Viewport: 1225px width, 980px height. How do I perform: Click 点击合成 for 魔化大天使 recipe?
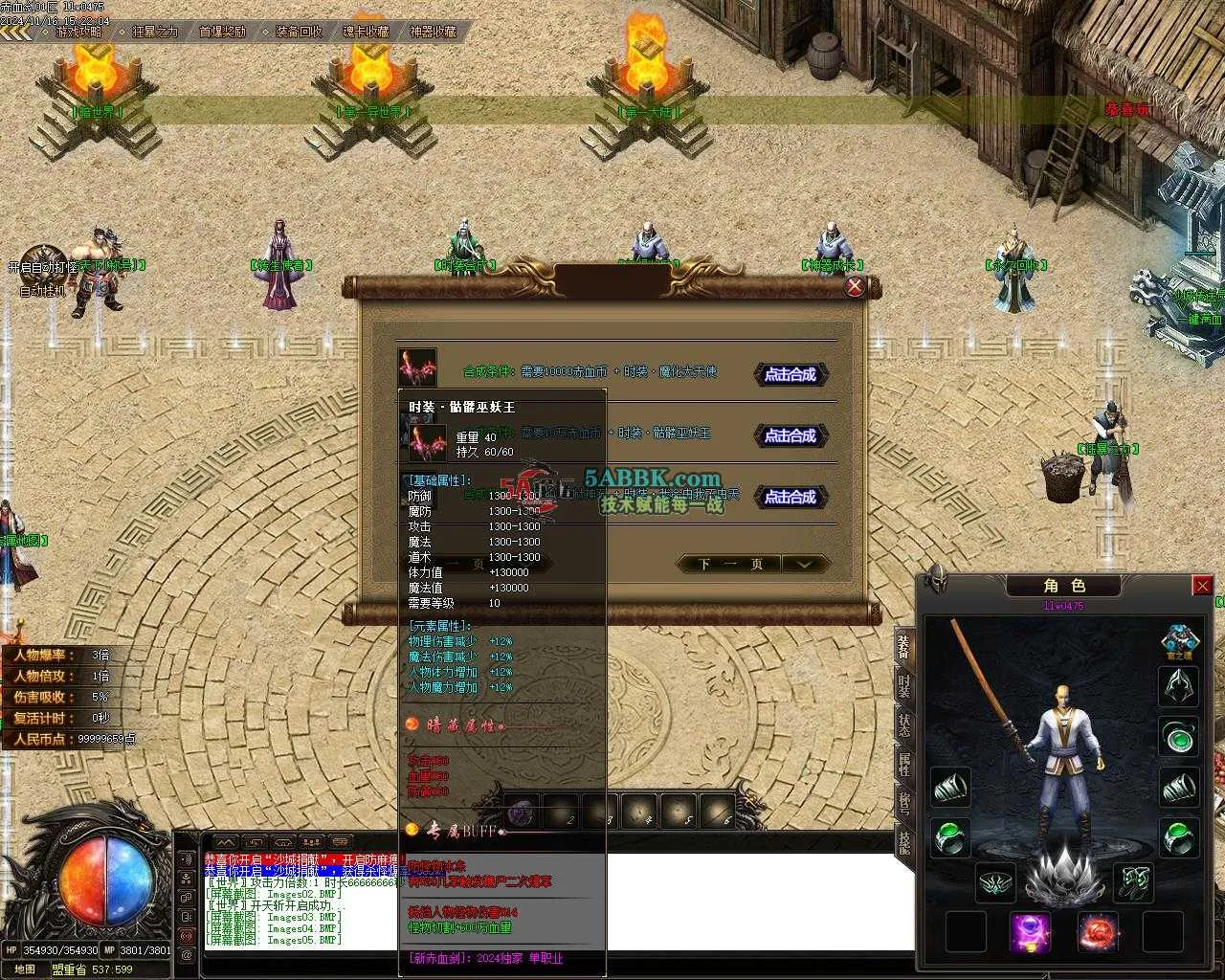[791, 374]
